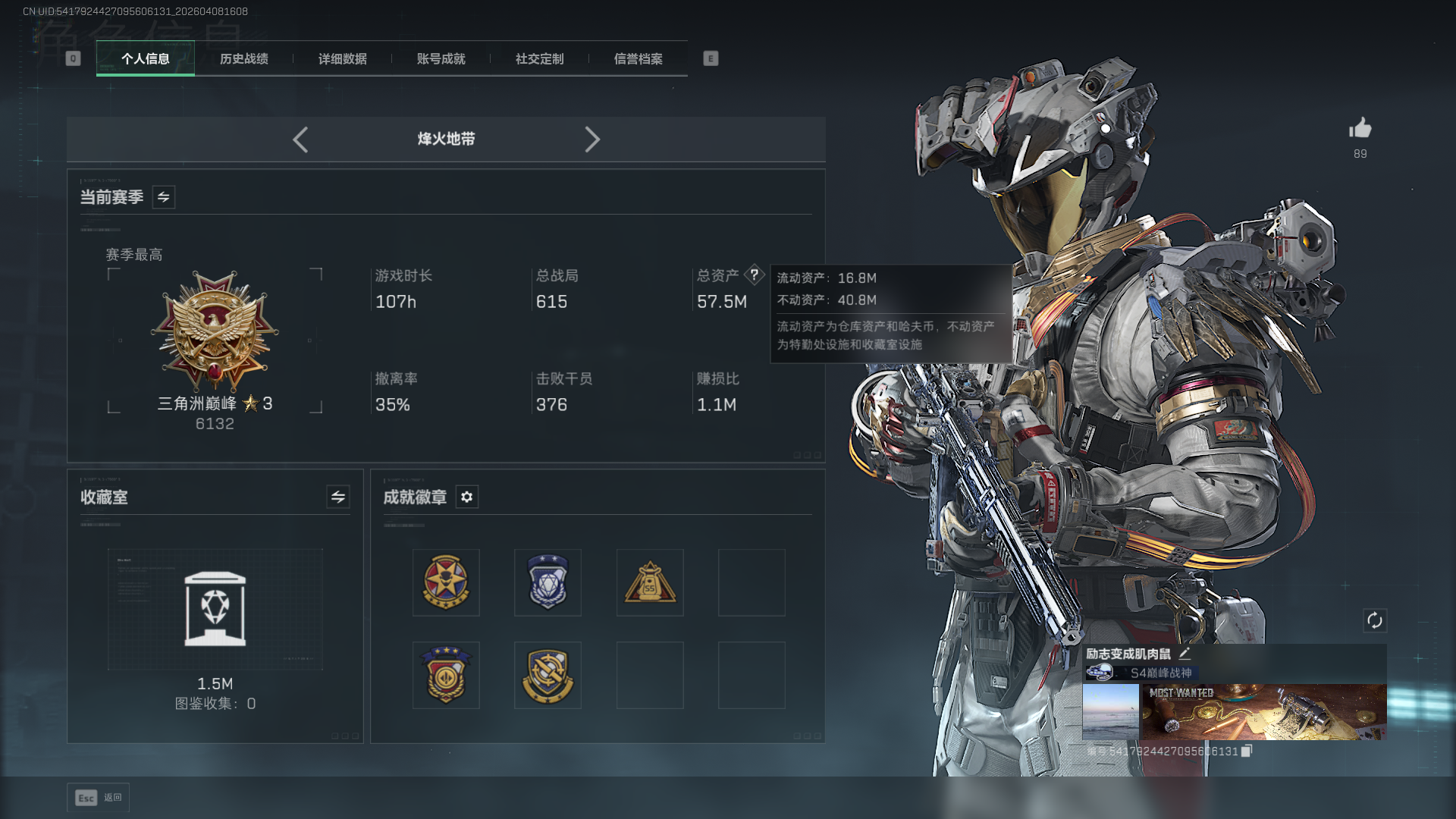The height and width of the screenshot is (819, 1456).
Task: Go to the 社交定制 tab
Action: pyautogui.click(x=539, y=58)
